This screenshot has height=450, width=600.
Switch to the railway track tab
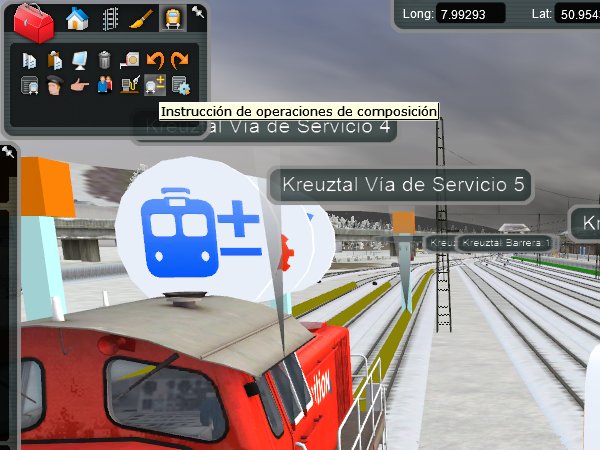[x=109, y=18]
